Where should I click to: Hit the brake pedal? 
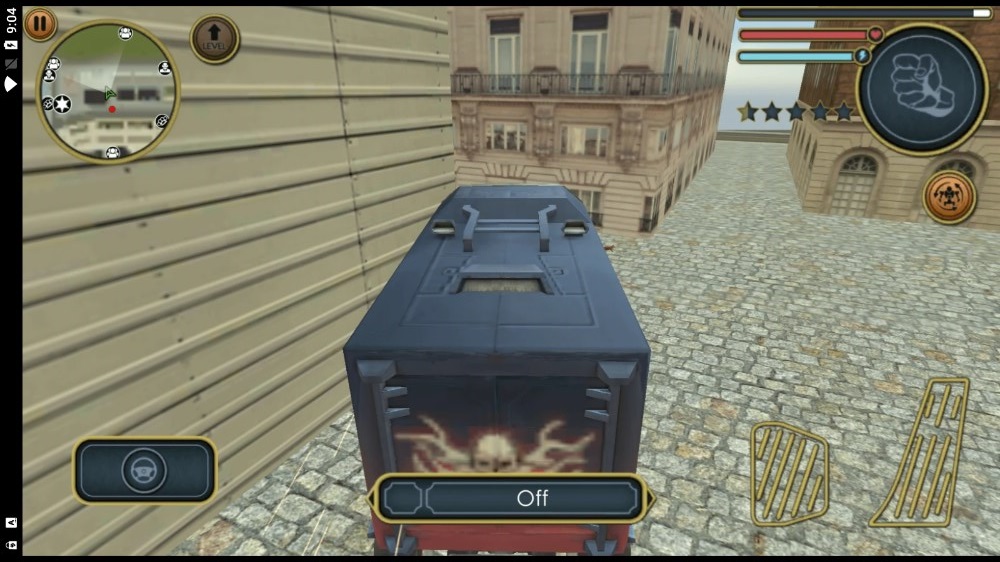(x=789, y=472)
